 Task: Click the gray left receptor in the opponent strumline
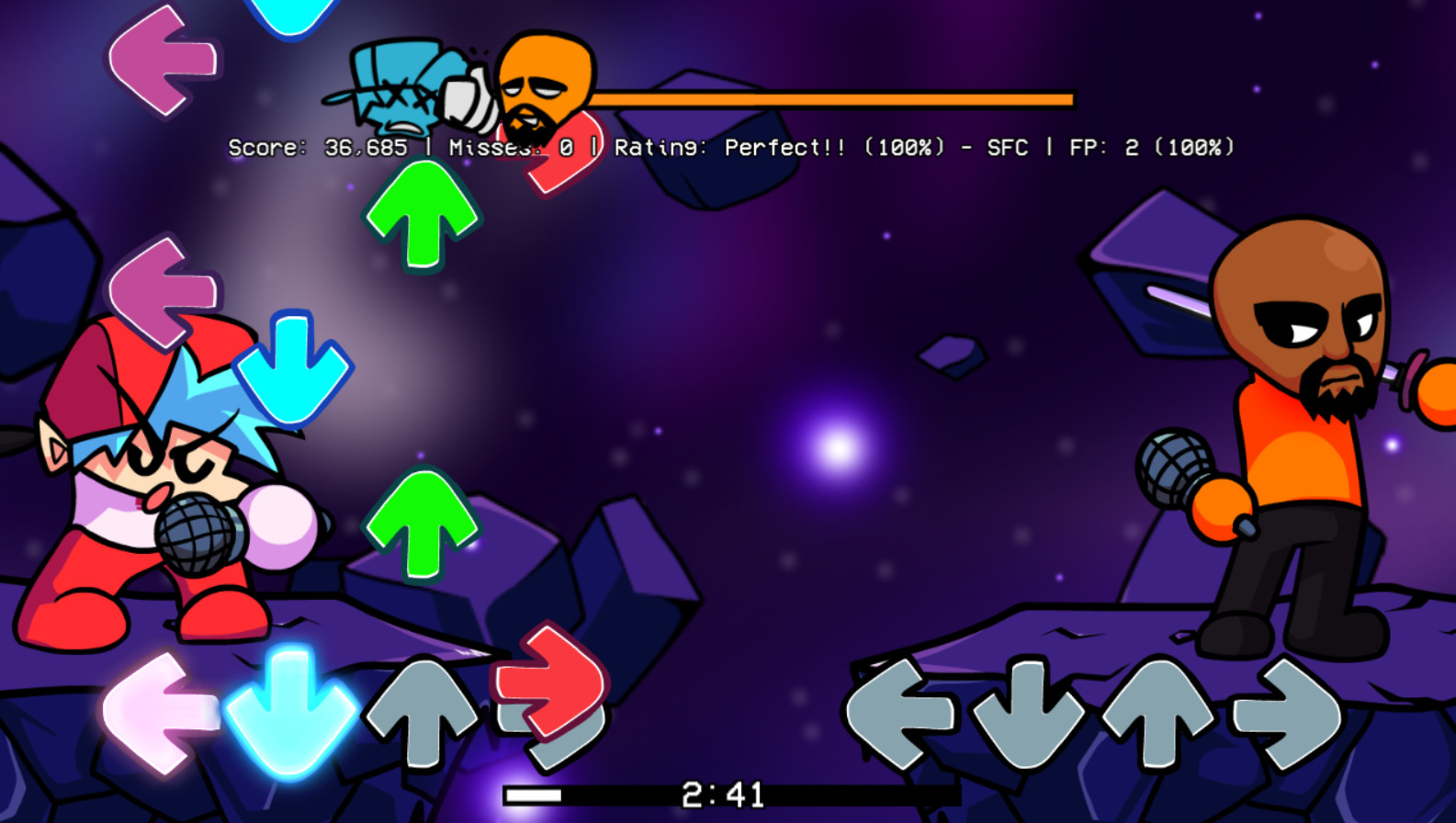click(x=900, y=712)
